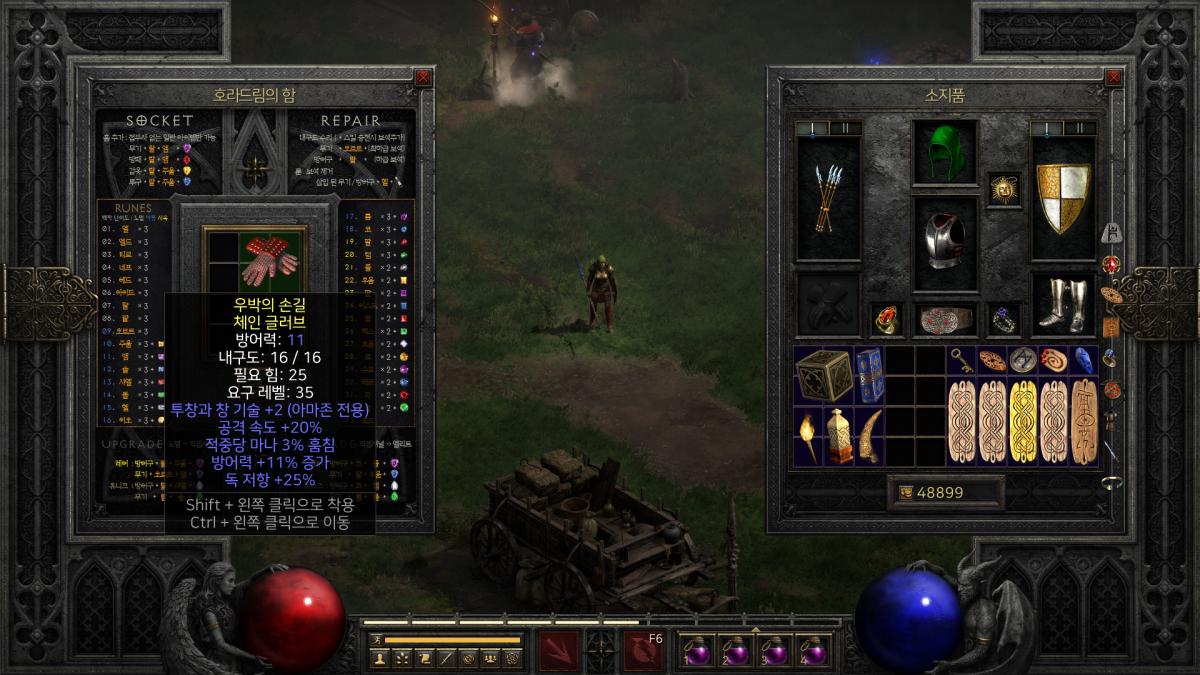1200x675 pixels.
Task: Select the equipped studded belt
Action: pos(944,320)
